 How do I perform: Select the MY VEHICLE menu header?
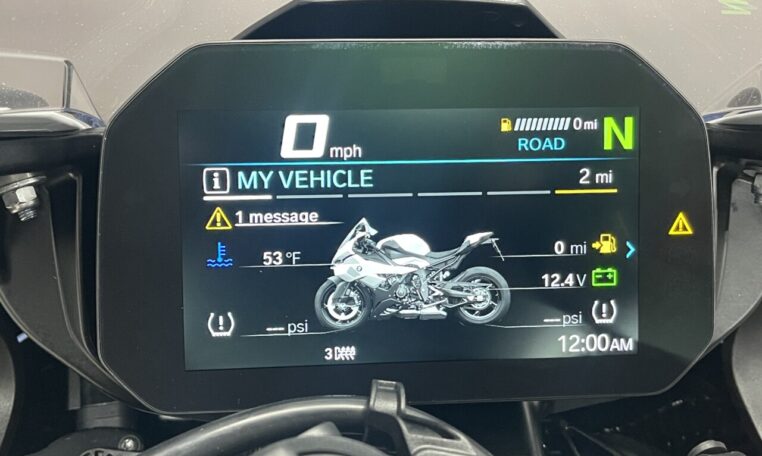(x=304, y=180)
